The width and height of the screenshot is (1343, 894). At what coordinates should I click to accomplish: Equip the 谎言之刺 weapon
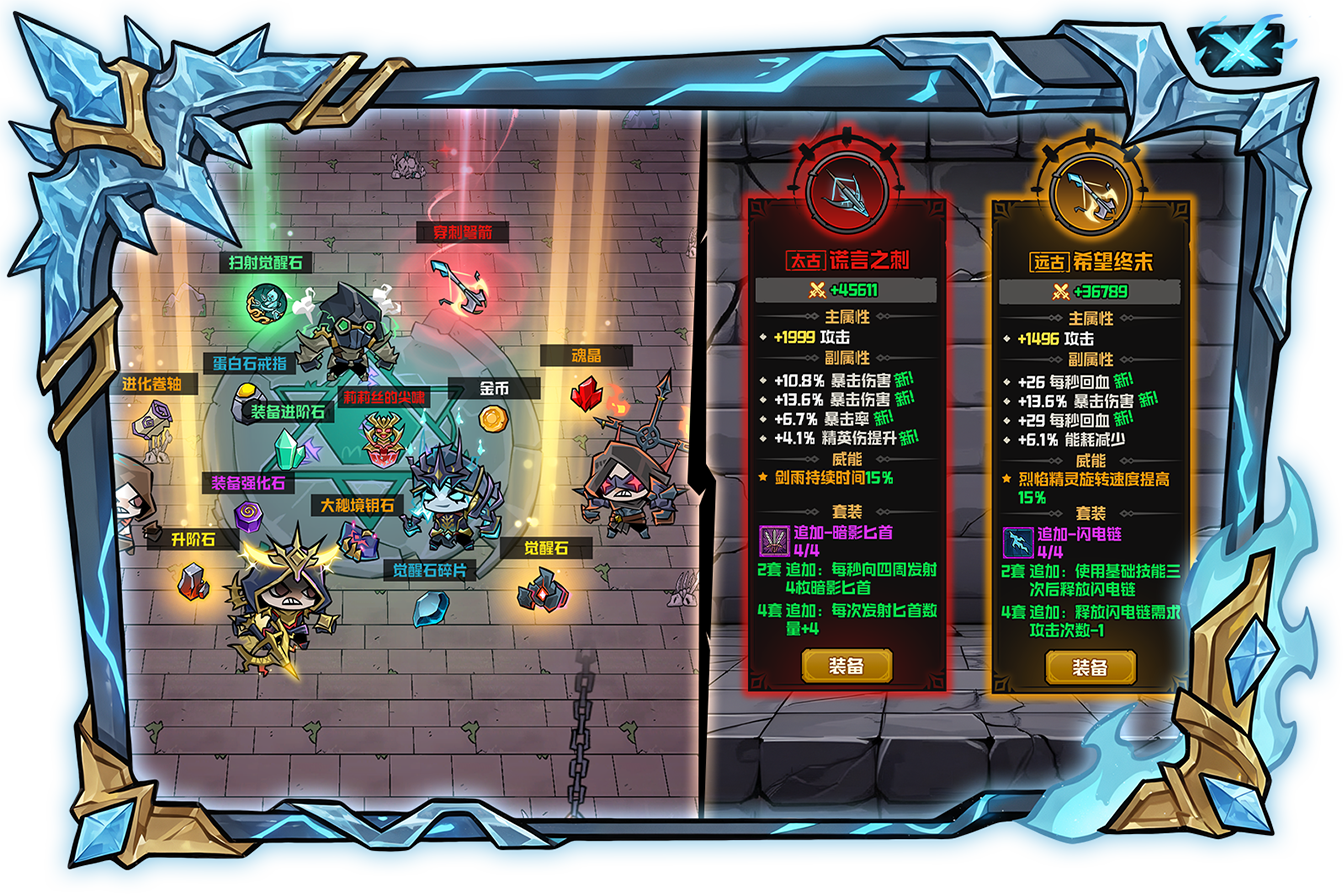pos(846,666)
